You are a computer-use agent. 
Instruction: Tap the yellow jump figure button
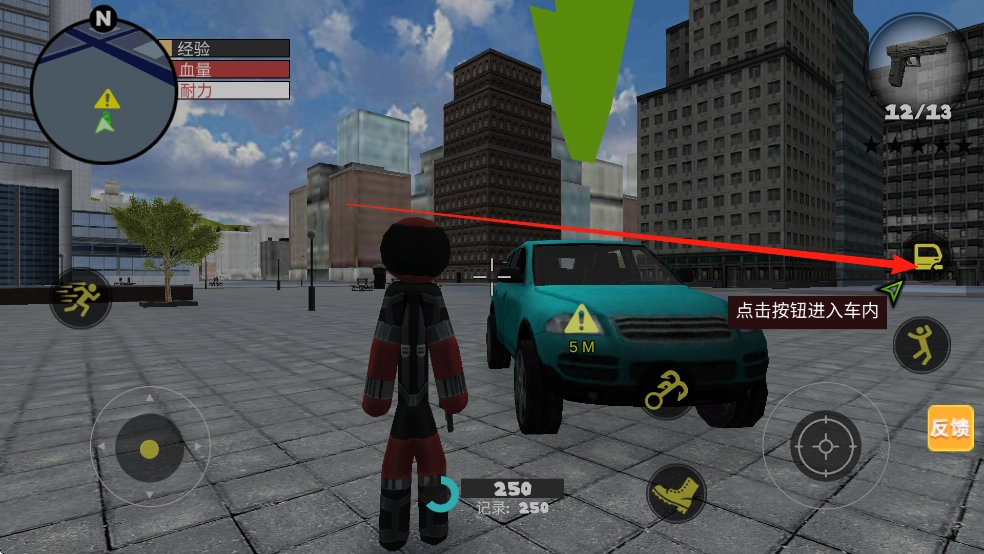pos(920,345)
